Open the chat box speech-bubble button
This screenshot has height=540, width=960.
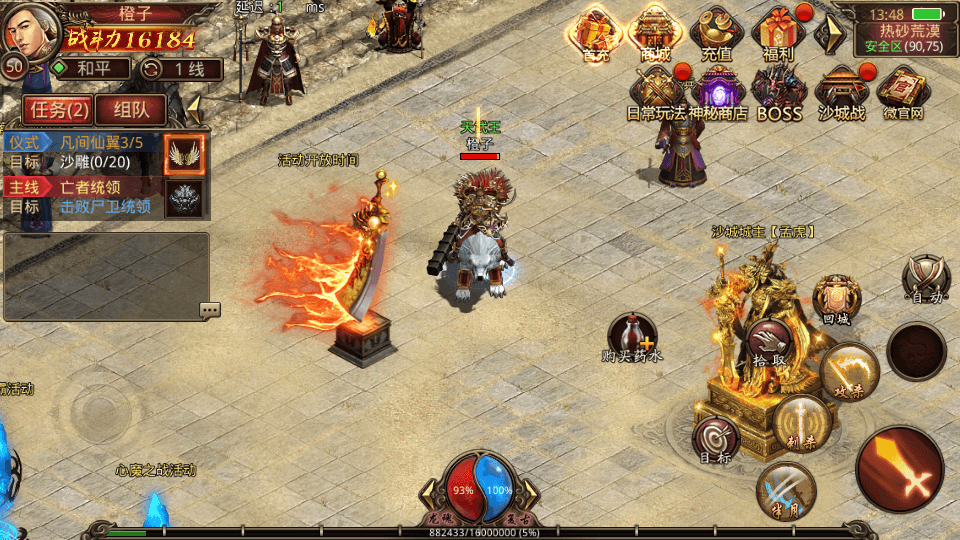pos(209,310)
